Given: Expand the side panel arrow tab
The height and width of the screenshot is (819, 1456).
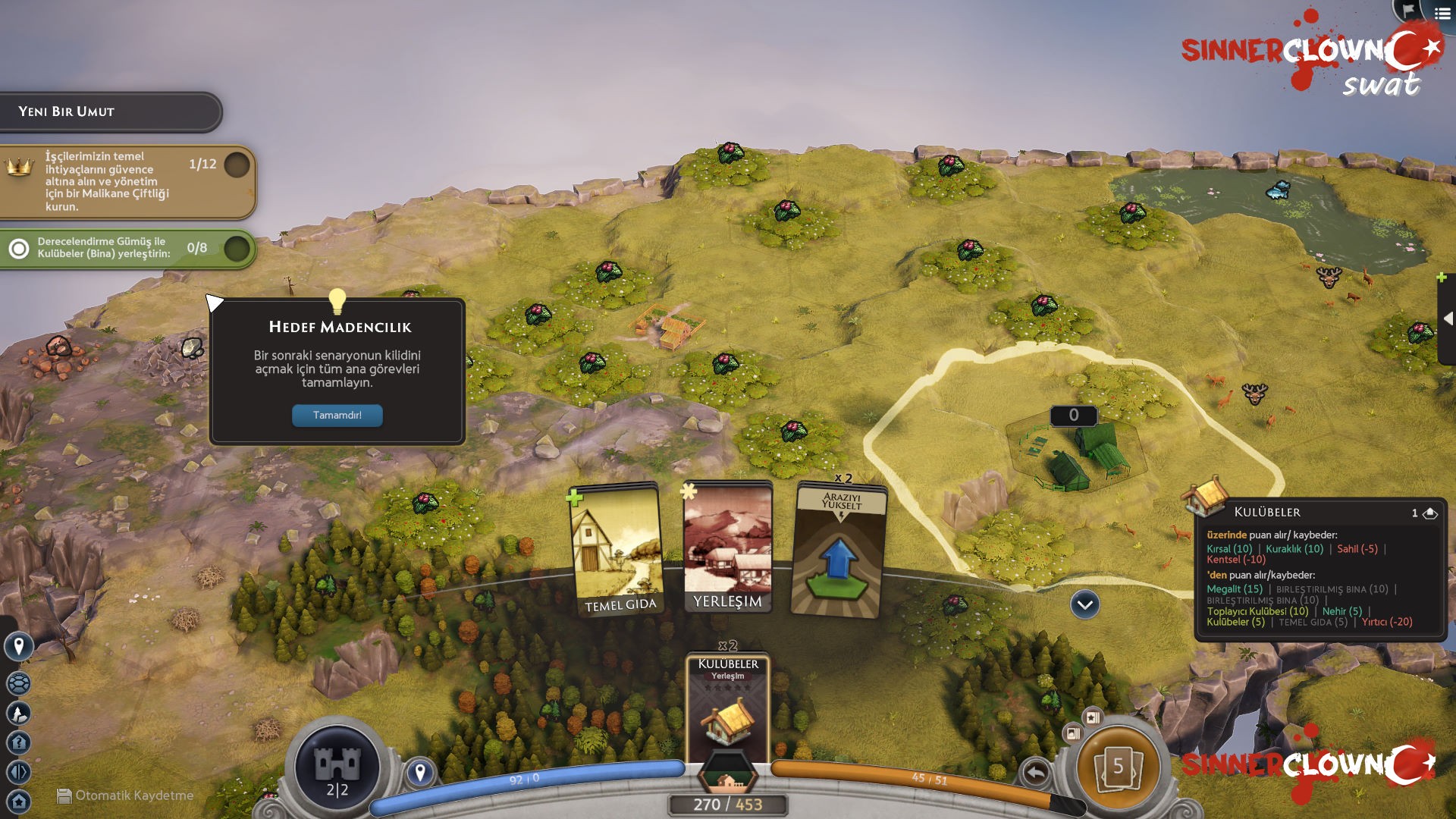Looking at the screenshot, I should [1447, 319].
